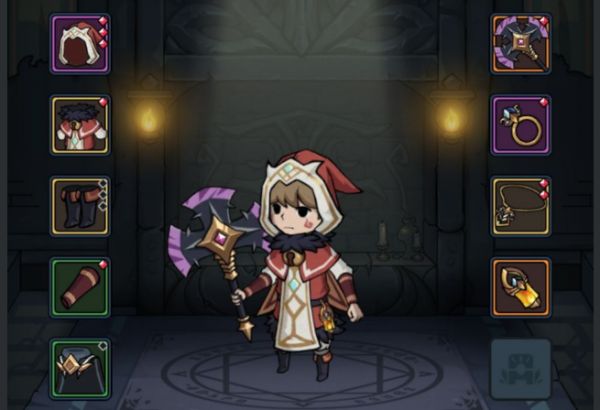600x410 pixels.
Task: Select the belt with gold buckle
Action: pos(80,368)
